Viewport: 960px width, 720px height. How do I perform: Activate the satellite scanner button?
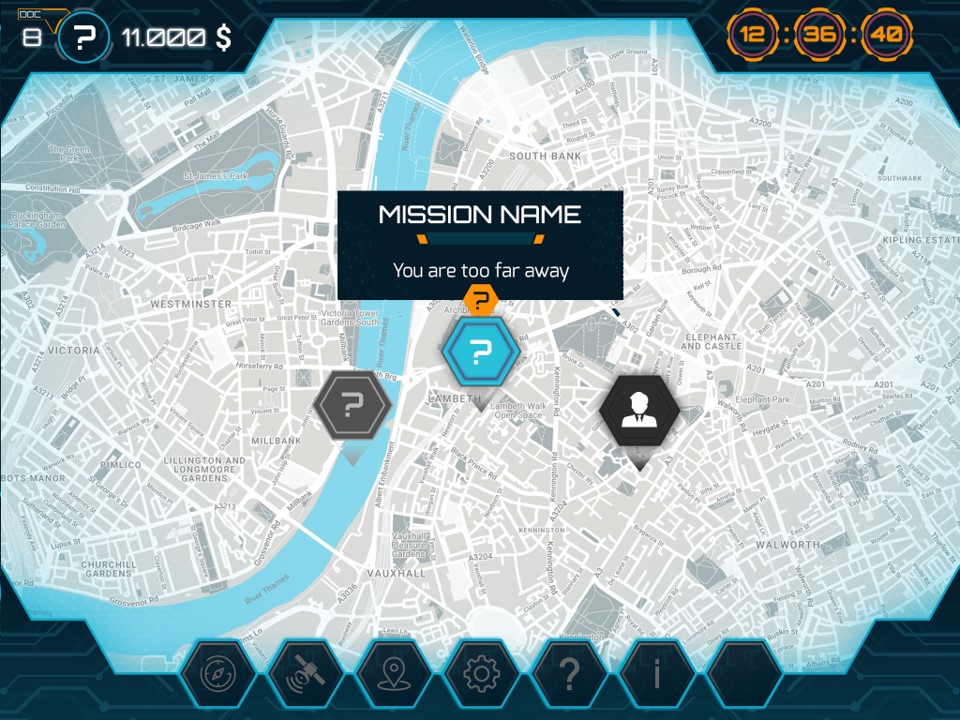(x=303, y=675)
